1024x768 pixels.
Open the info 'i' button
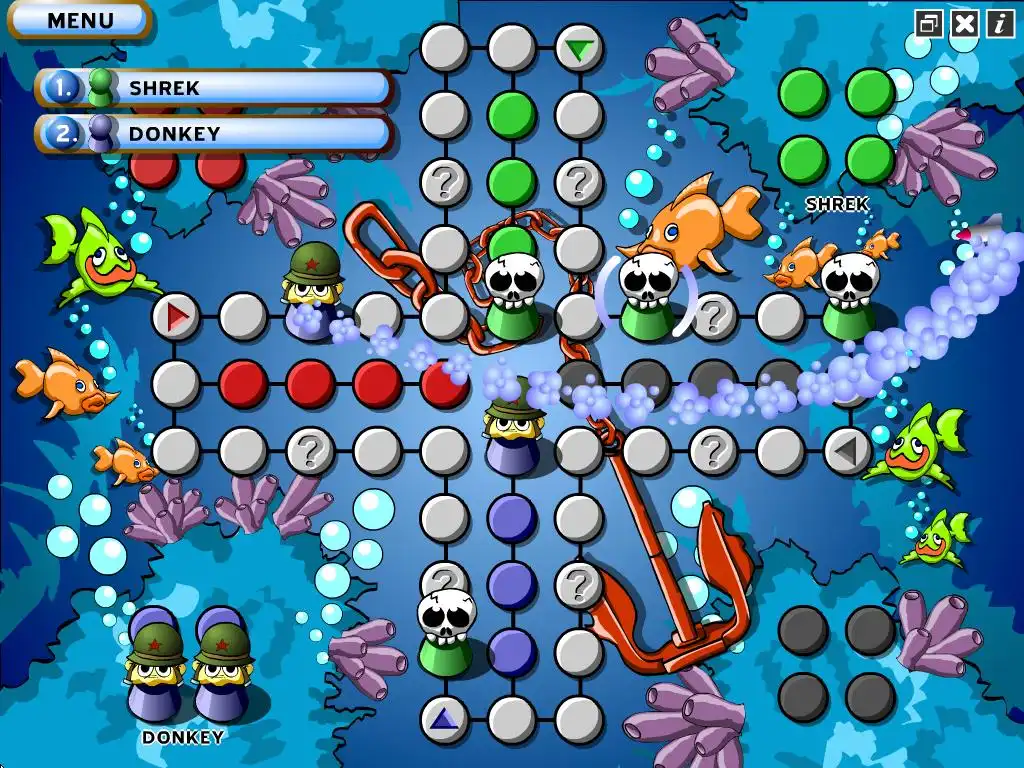point(999,23)
